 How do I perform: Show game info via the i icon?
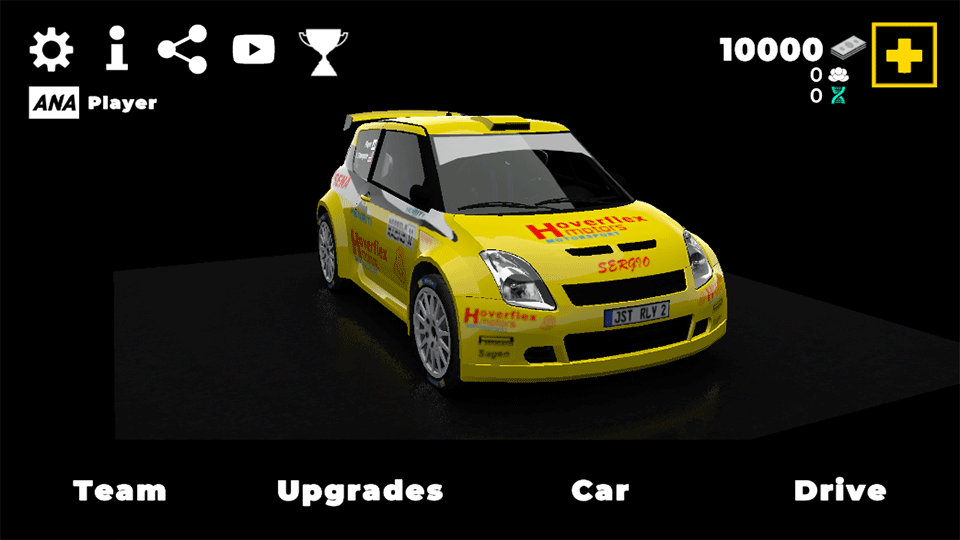click(118, 50)
